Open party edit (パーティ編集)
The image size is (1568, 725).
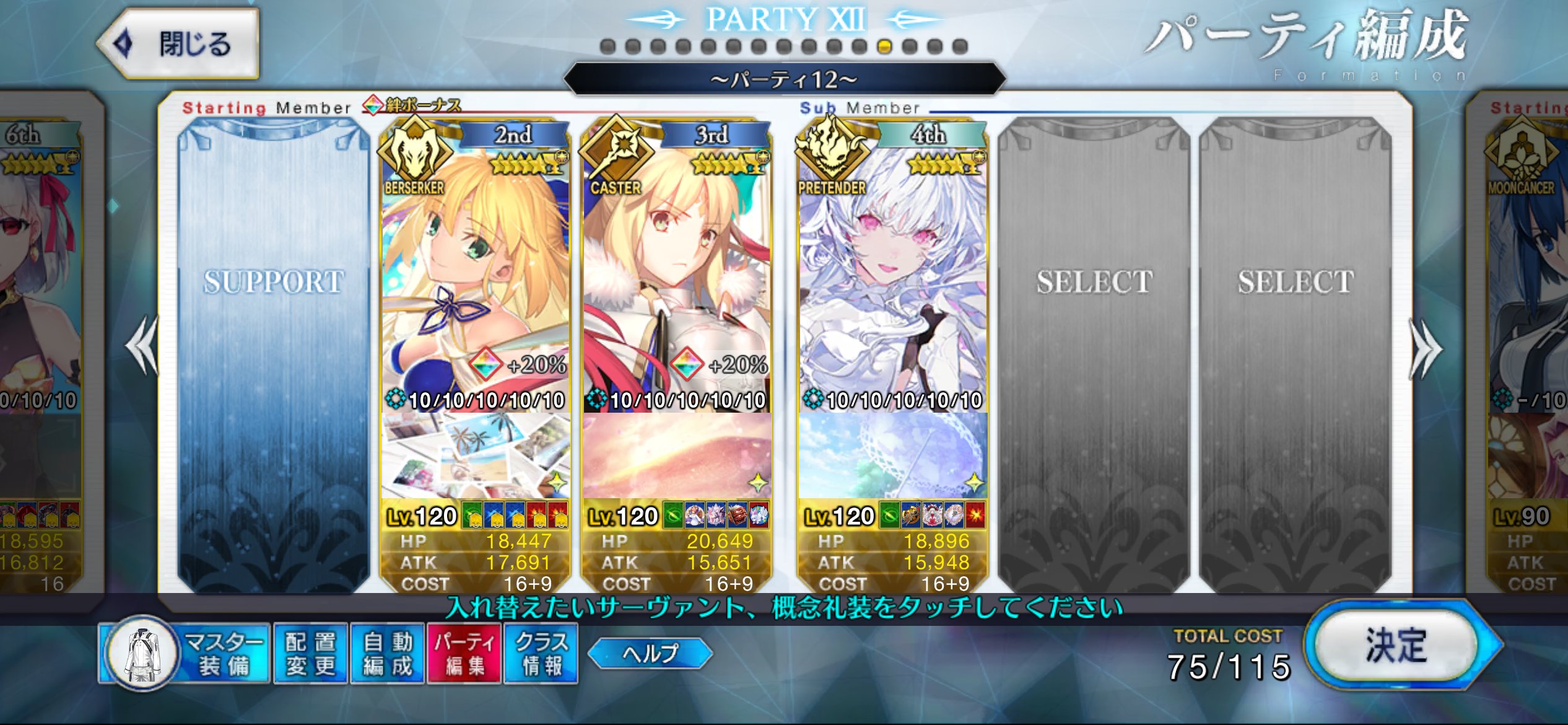tap(464, 654)
